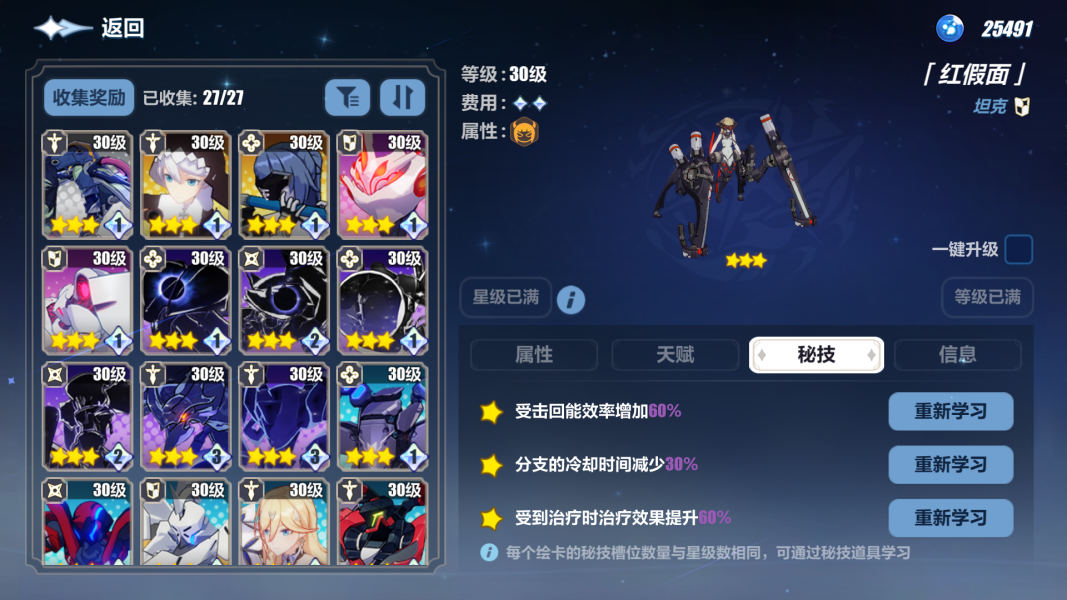Viewport: 1067px width, 600px height.
Task: Show star level info via the i icon
Action: [571, 299]
